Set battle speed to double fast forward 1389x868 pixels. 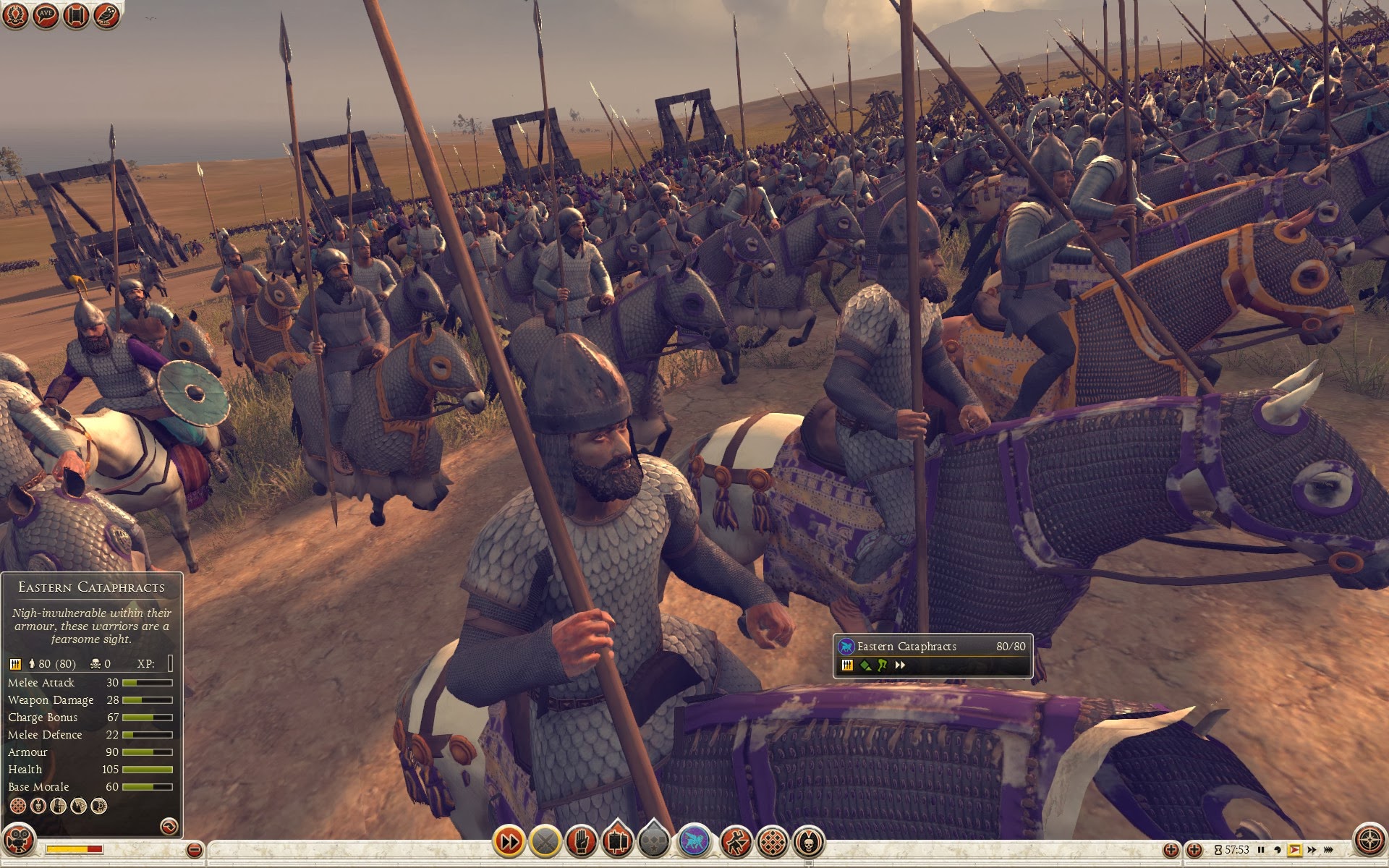[1312, 850]
